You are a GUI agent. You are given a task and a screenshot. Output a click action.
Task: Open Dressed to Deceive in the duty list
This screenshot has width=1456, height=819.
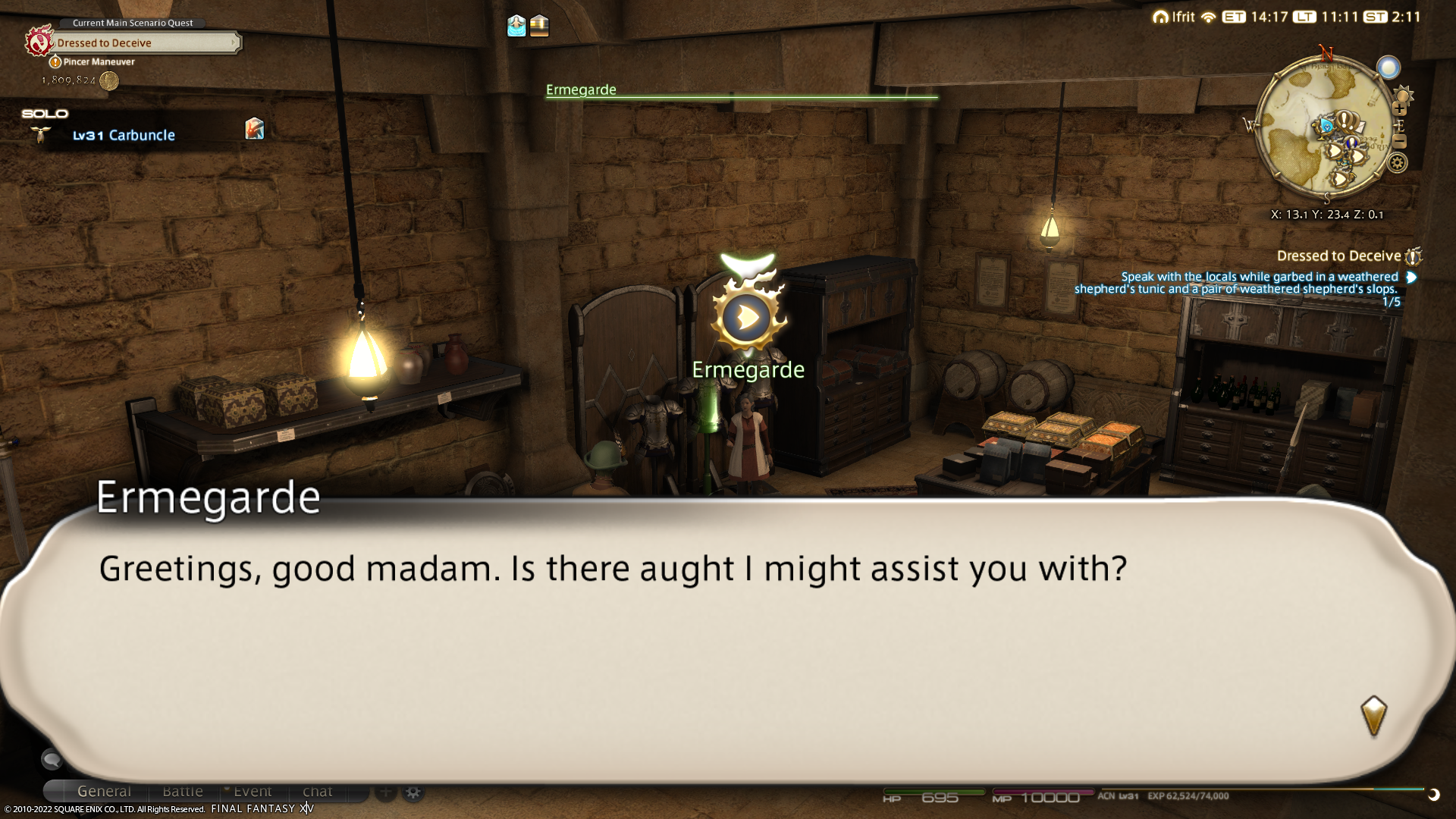click(1338, 256)
